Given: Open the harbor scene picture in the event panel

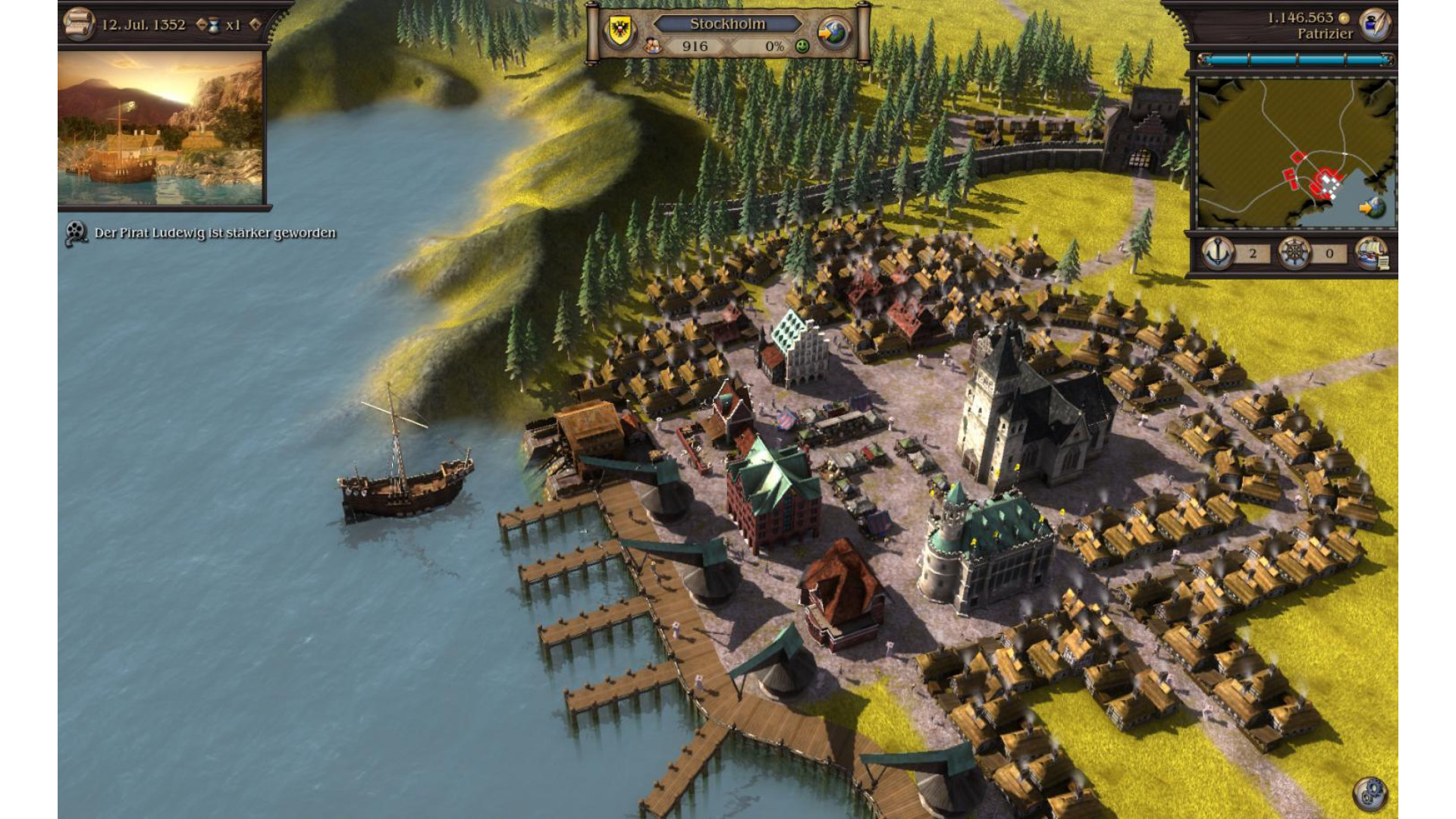Looking at the screenshot, I should (161, 127).
